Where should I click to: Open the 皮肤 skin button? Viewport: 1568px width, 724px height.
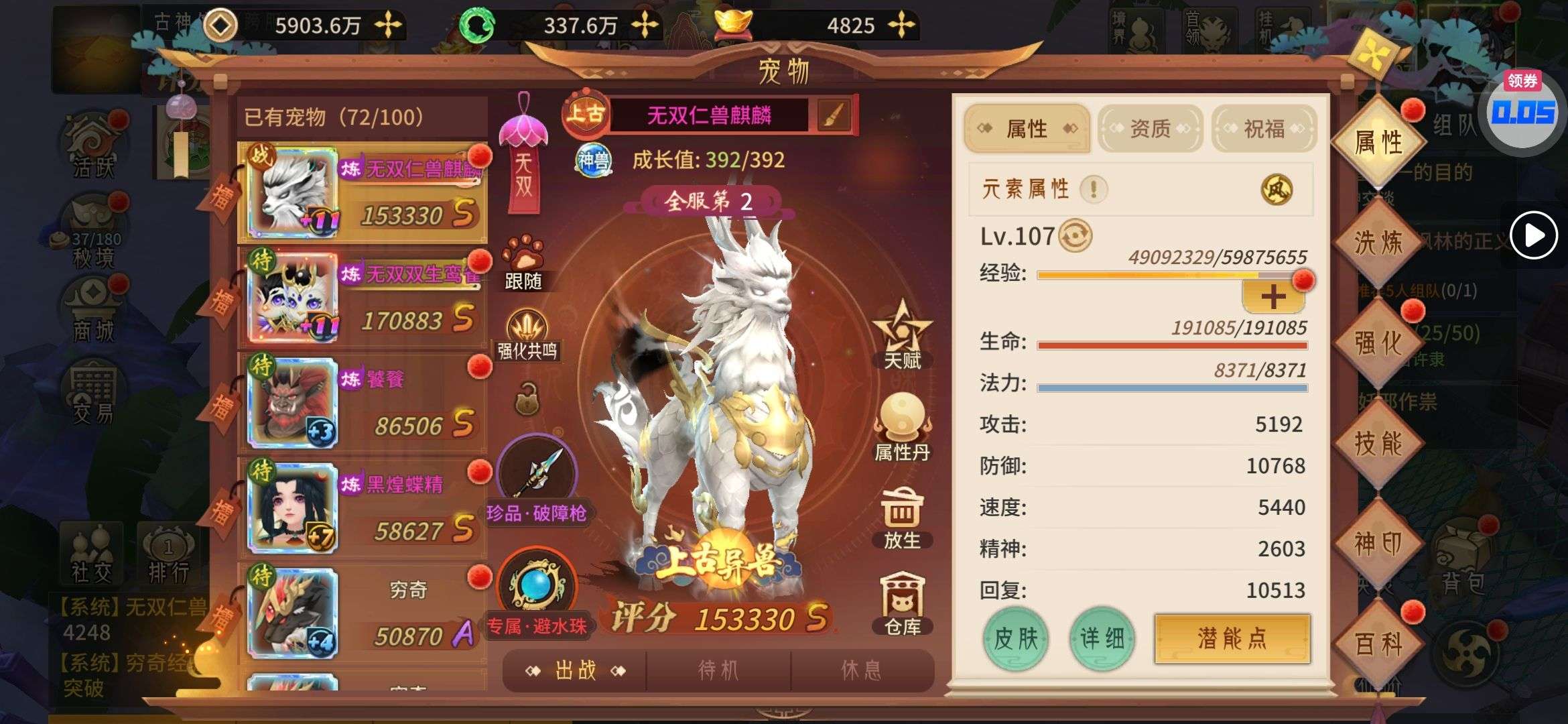pyautogui.click(x=1015, y=638)
